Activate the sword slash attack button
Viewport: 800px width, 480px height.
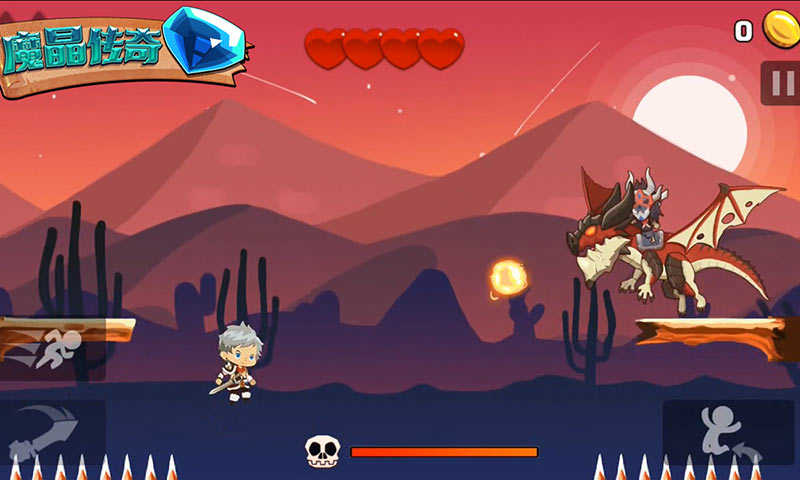52,430
